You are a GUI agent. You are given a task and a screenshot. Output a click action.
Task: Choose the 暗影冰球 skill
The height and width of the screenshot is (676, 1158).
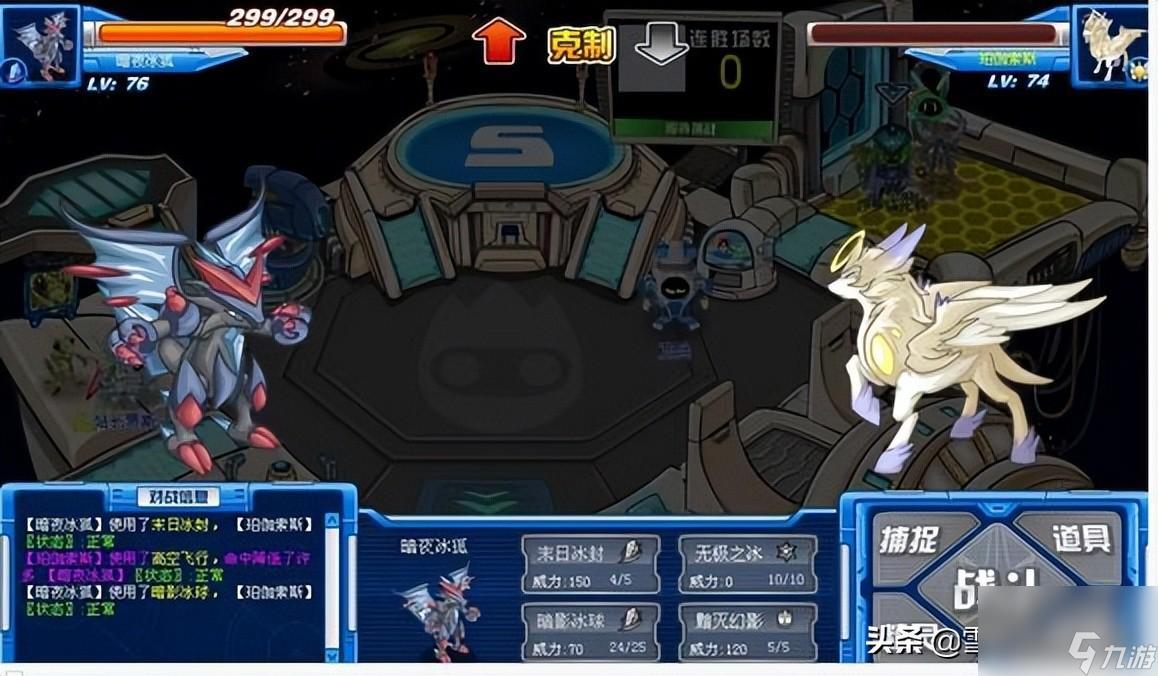click(590, 632)
